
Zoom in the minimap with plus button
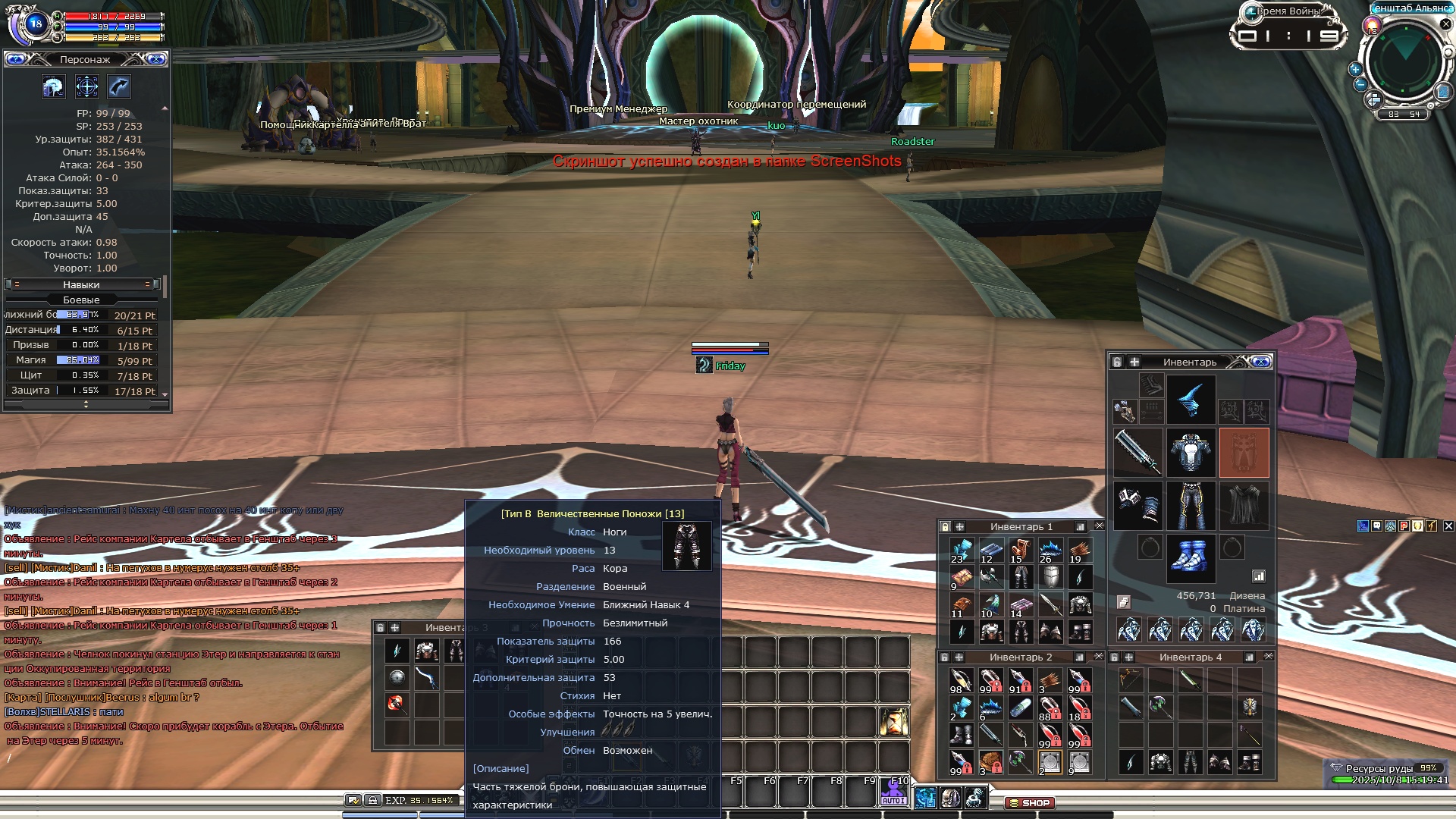tap(1355, 69)
